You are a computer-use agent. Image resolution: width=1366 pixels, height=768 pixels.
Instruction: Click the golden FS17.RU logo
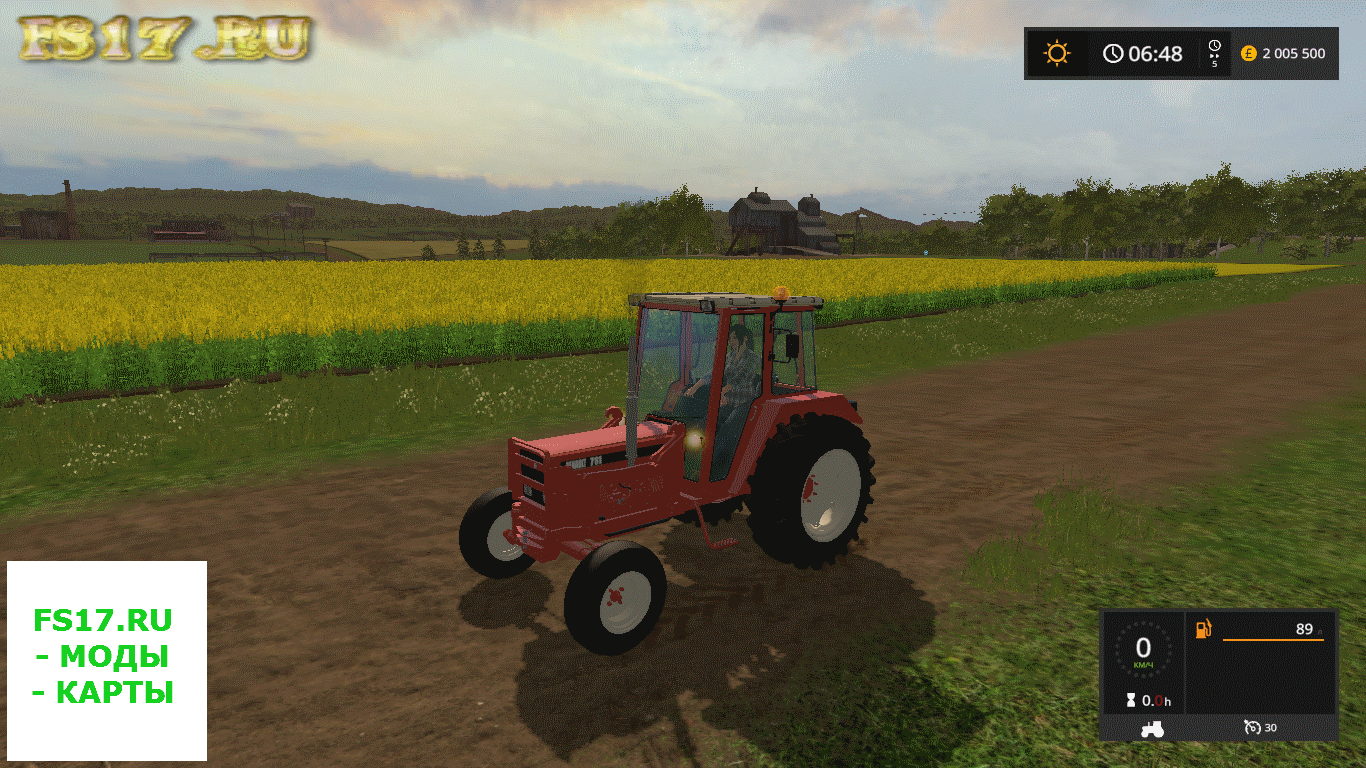pos(164,38)
